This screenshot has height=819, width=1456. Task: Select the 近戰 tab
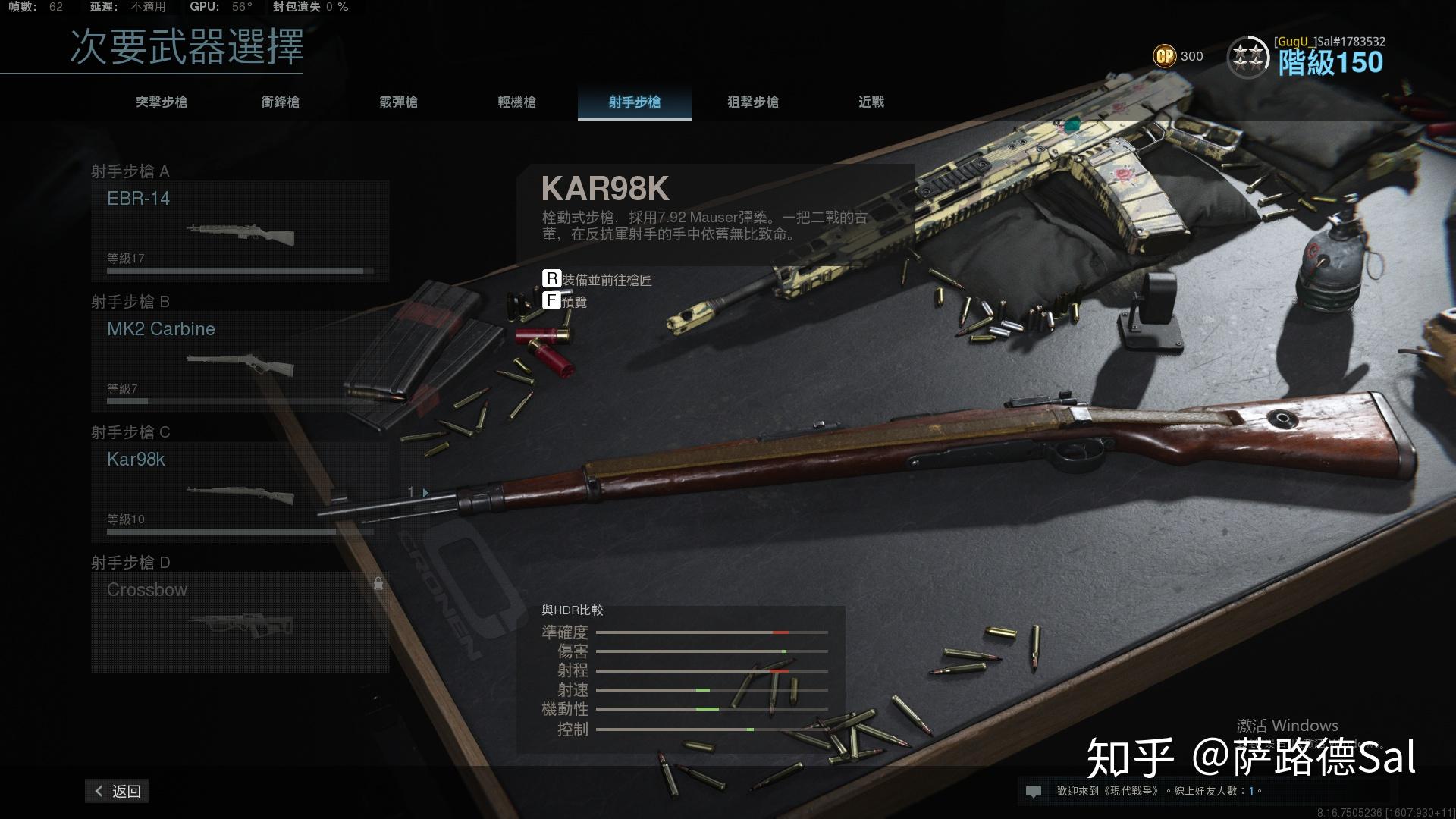point(872,102)
